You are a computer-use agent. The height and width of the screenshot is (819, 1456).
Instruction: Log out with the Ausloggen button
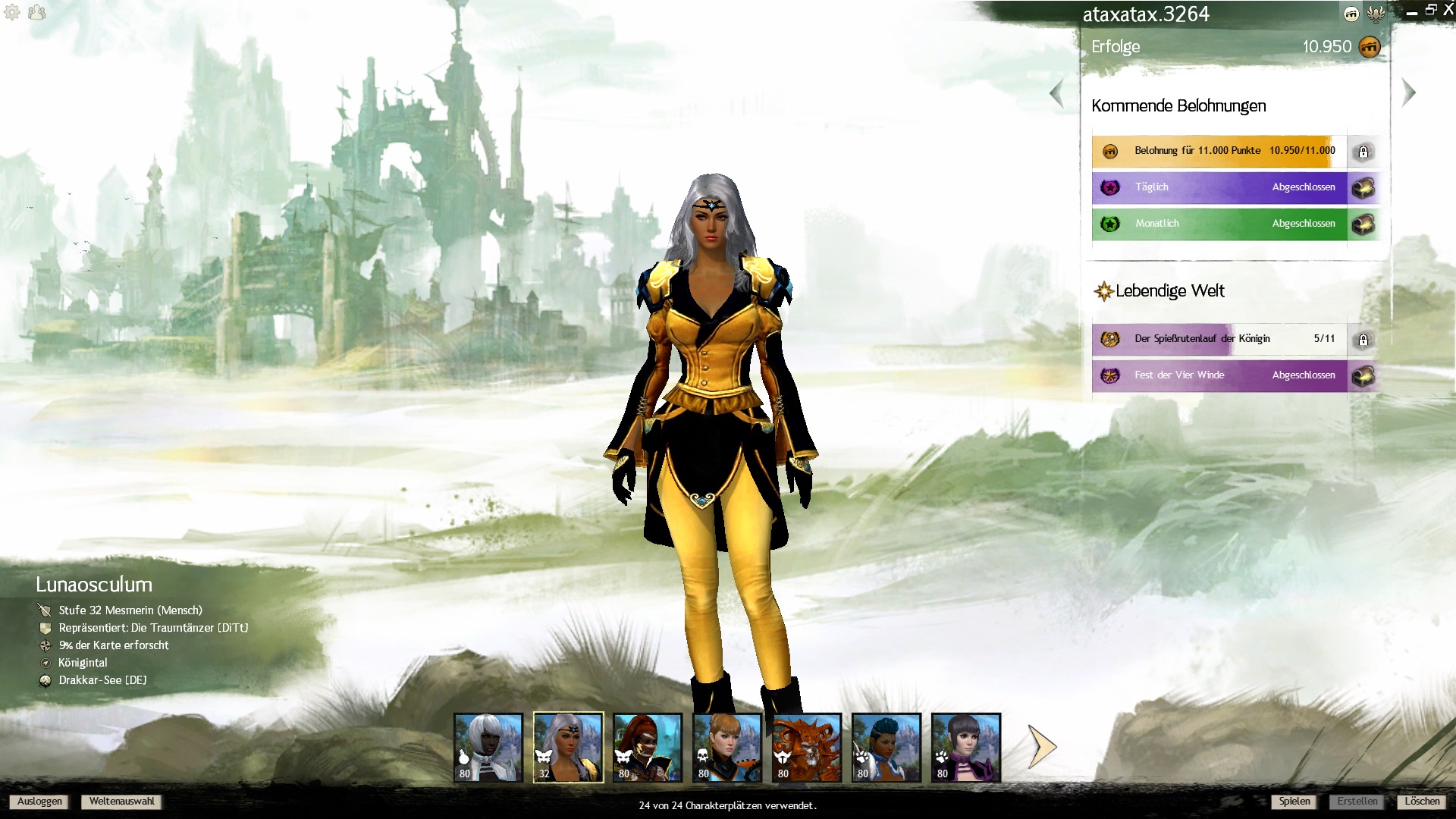pos(39,802)
